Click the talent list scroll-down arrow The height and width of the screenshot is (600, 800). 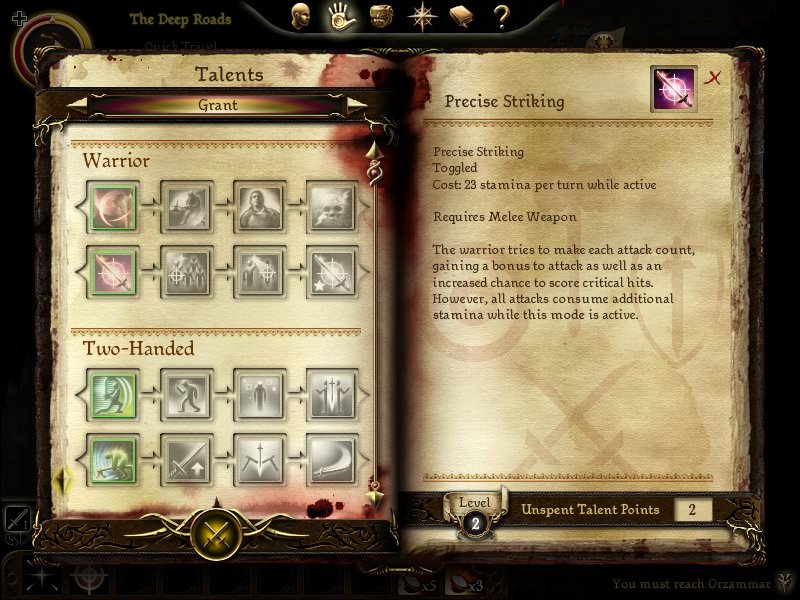(375, 497)
